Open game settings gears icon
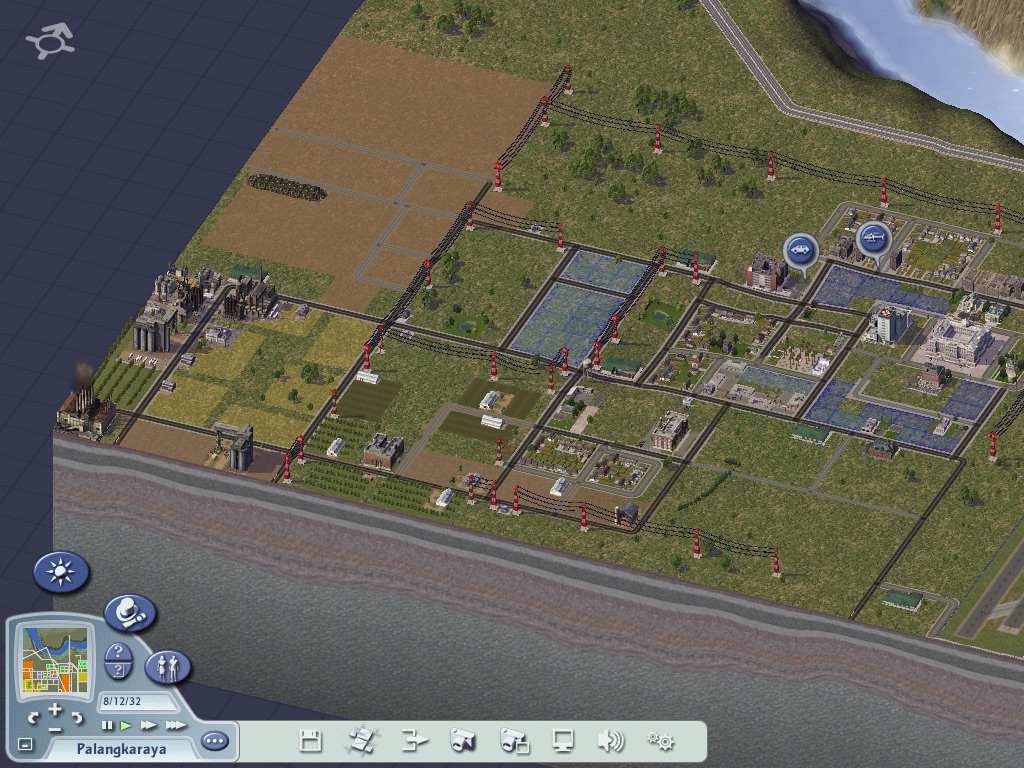This screenshot has width=1024, height=768. click(660, 741)
